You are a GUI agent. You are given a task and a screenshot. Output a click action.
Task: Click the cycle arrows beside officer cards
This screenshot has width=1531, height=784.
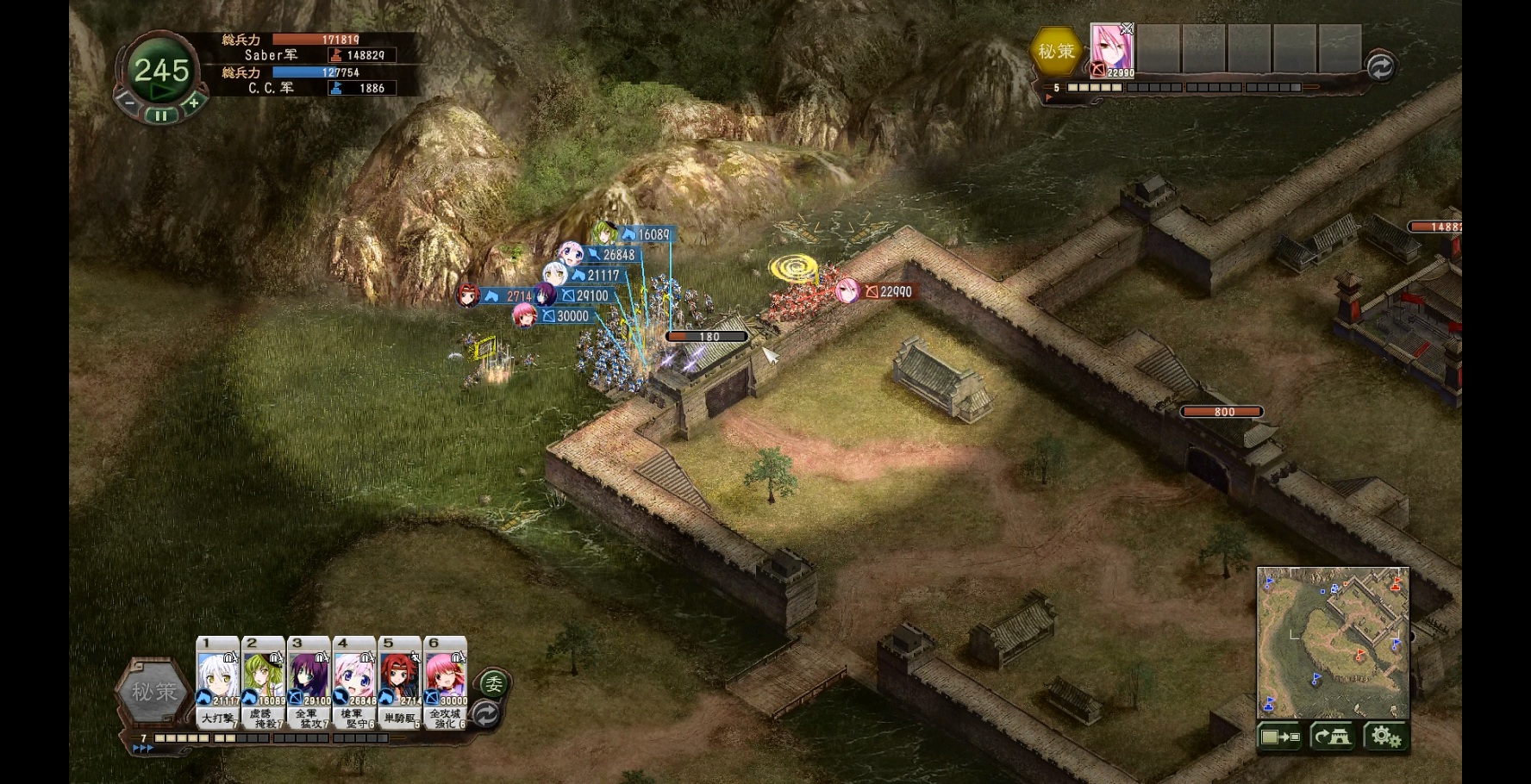pos(486,714)
